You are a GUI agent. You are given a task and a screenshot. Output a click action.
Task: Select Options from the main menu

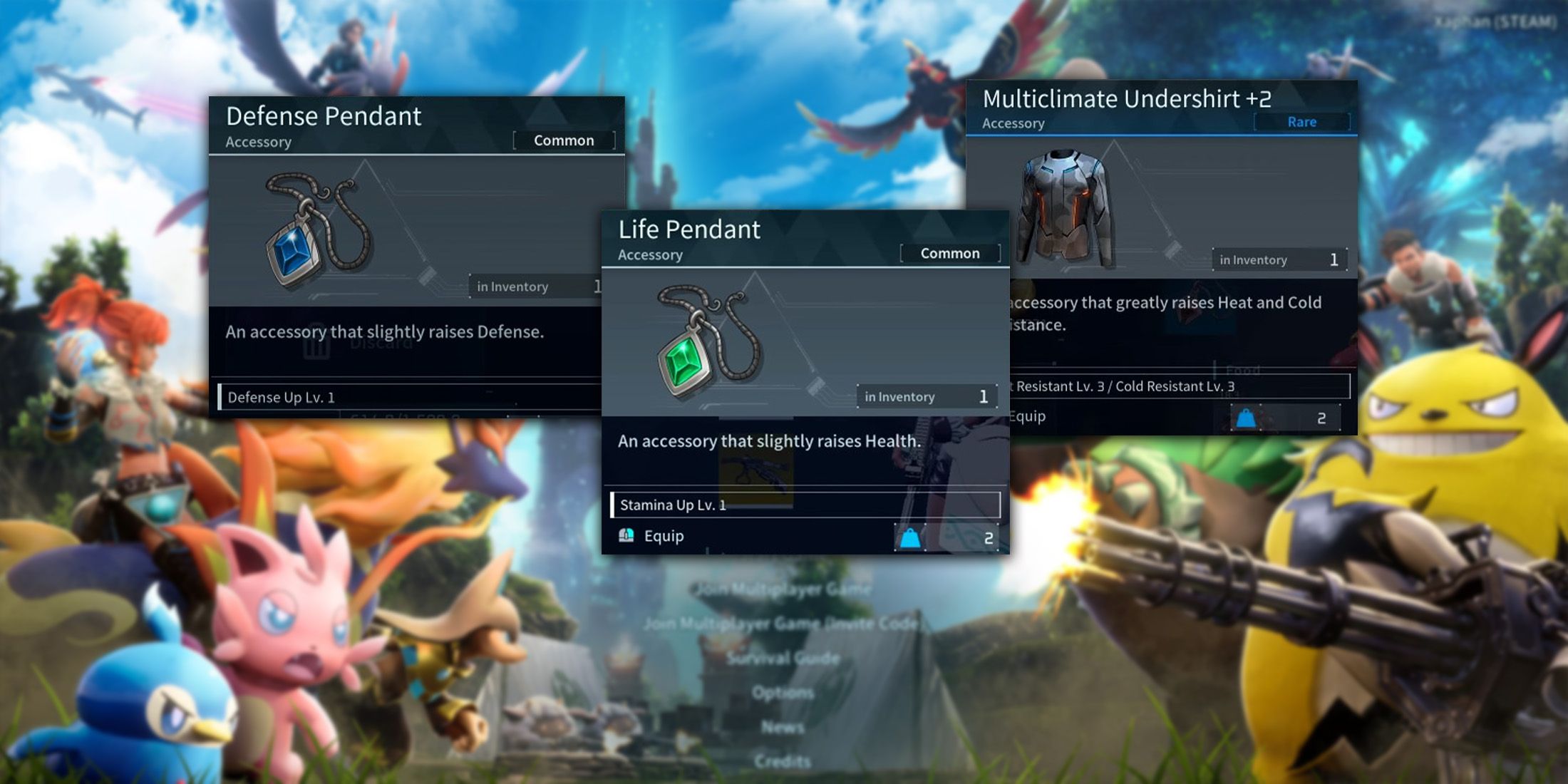[784, 692]
